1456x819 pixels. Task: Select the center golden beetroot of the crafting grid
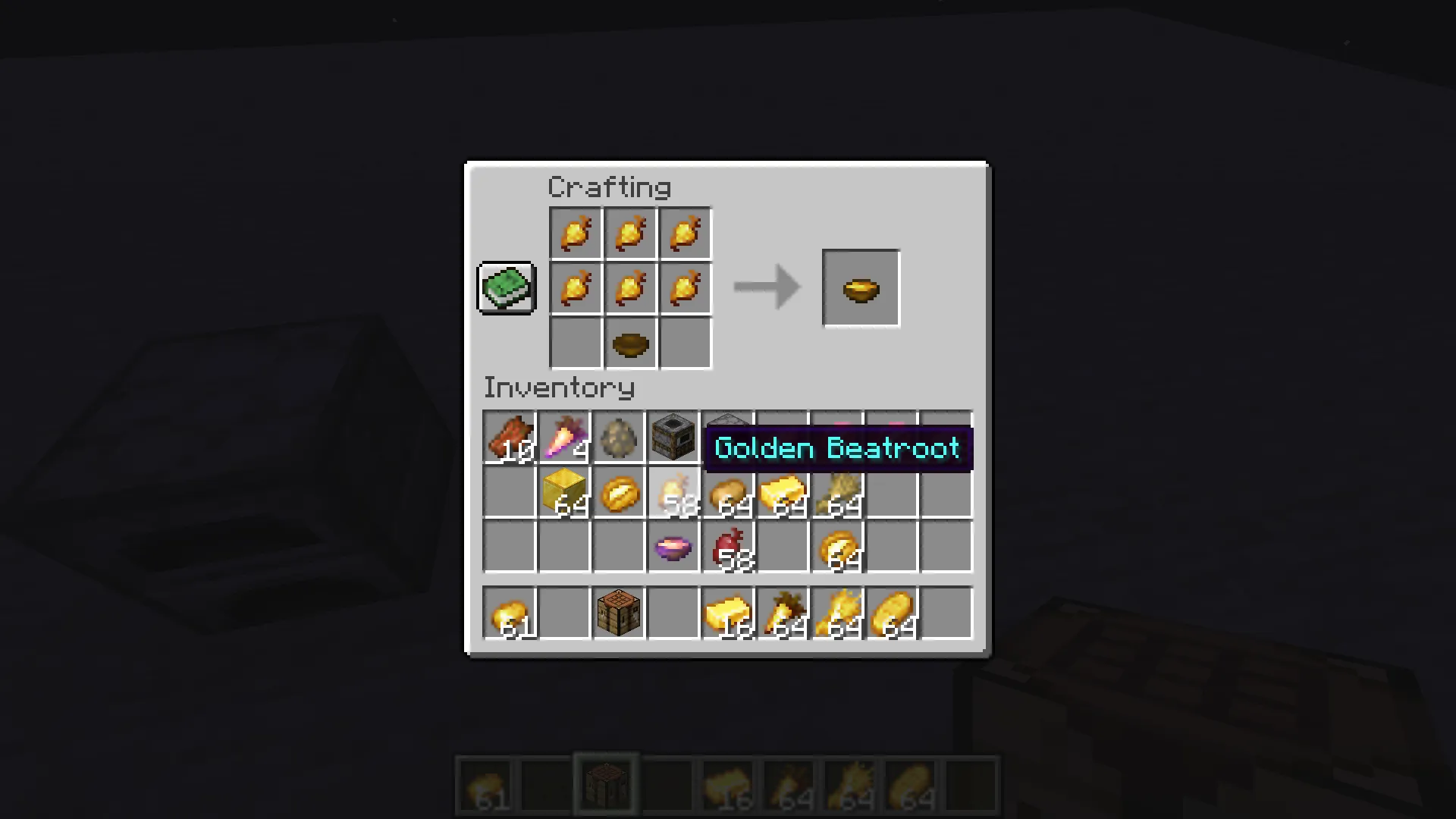point(630,287)
